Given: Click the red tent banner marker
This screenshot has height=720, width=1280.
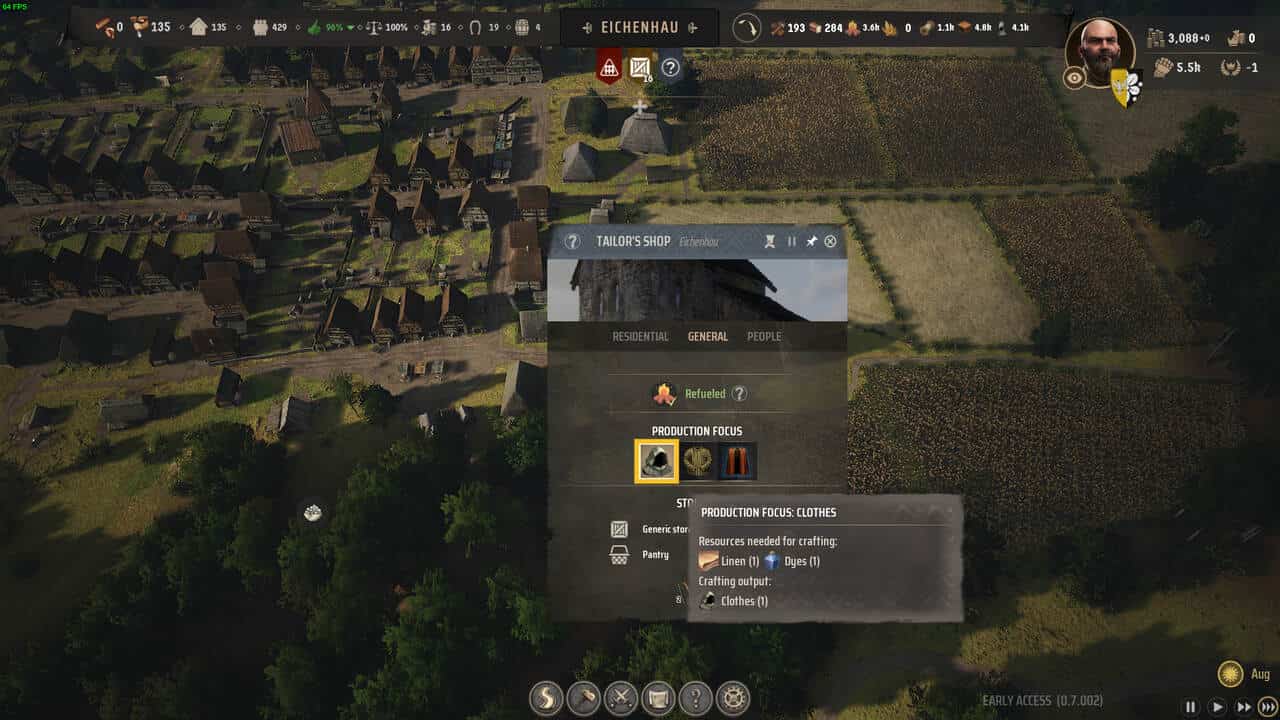Looking at the screenshot, I should (608, 68).
